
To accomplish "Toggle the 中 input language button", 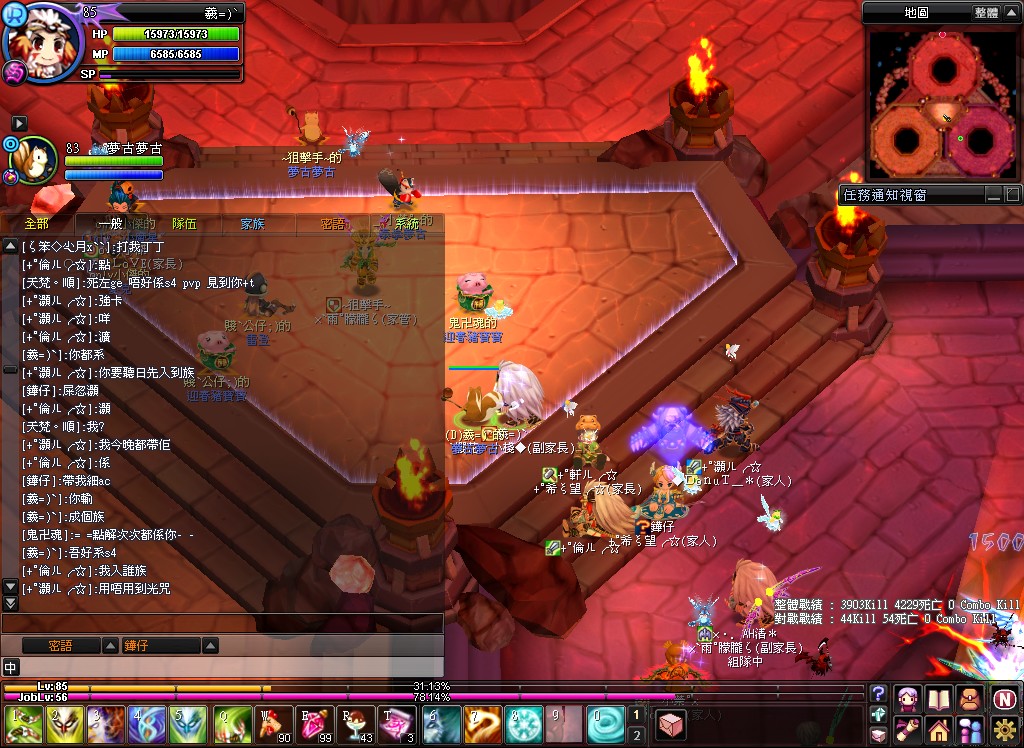I will [11, 667].
